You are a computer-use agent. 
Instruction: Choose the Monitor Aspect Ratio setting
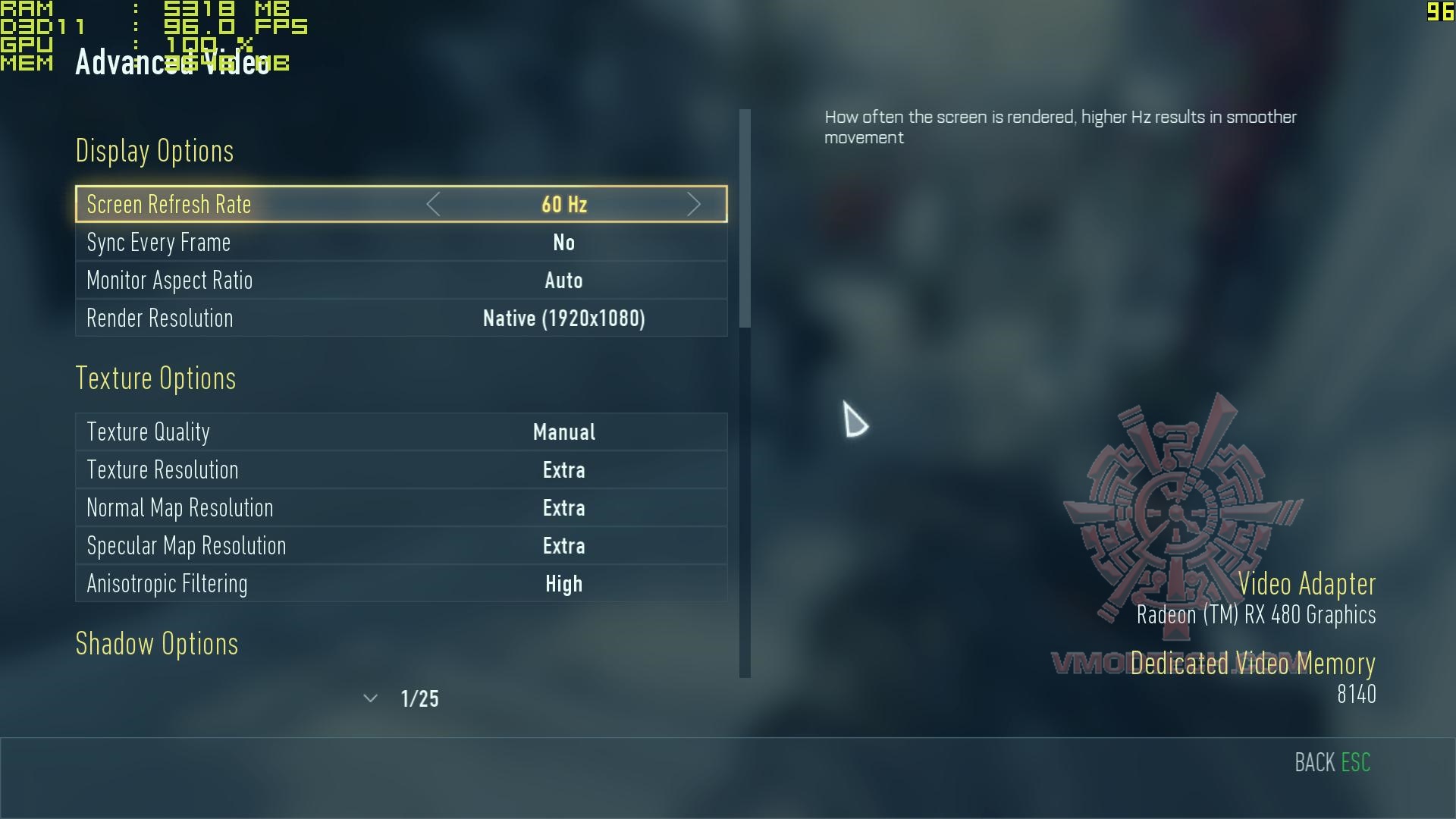pyautogui.click(x=400, y=281)
